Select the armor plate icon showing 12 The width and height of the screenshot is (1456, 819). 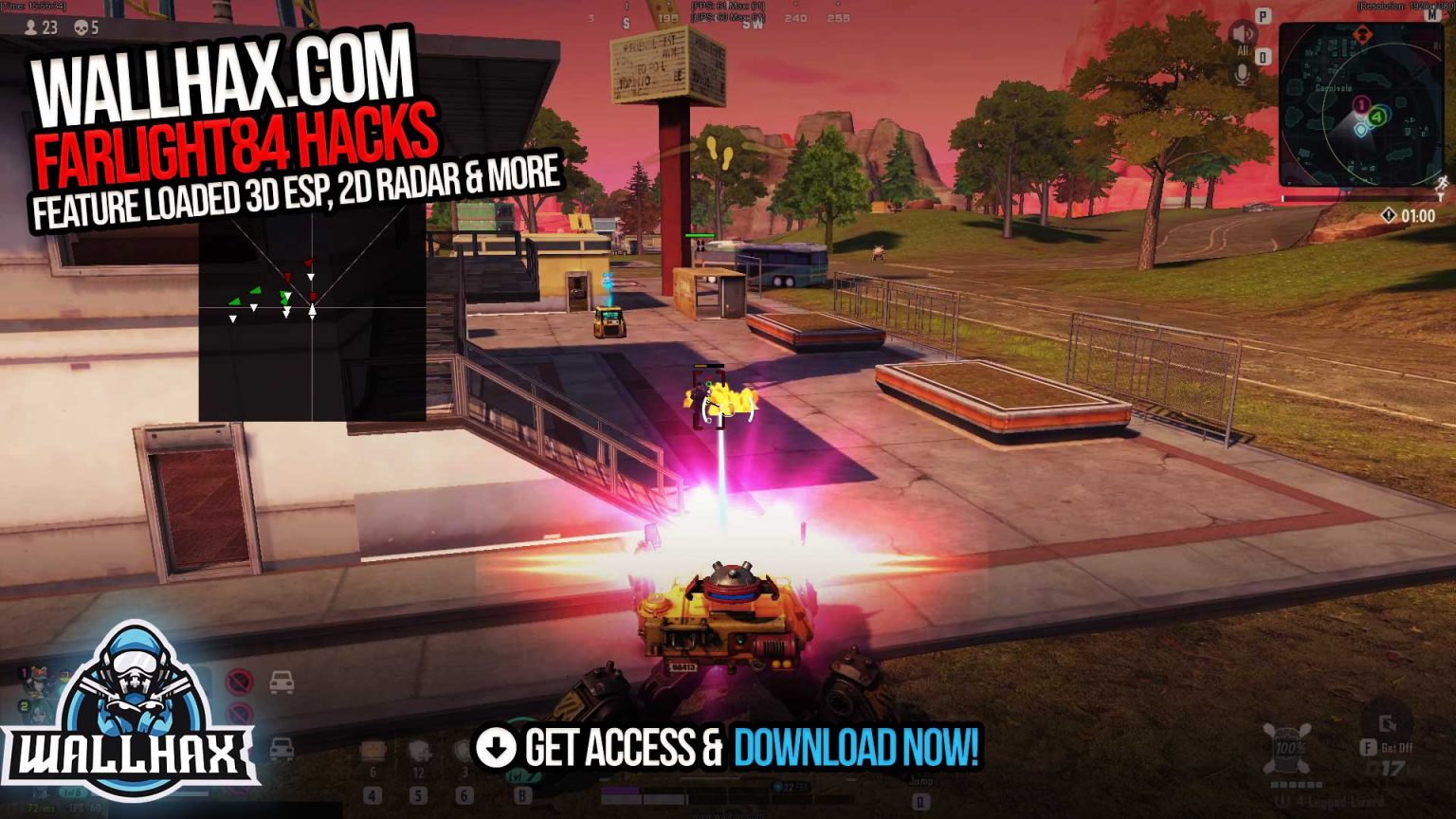click(x=420, y=751)
